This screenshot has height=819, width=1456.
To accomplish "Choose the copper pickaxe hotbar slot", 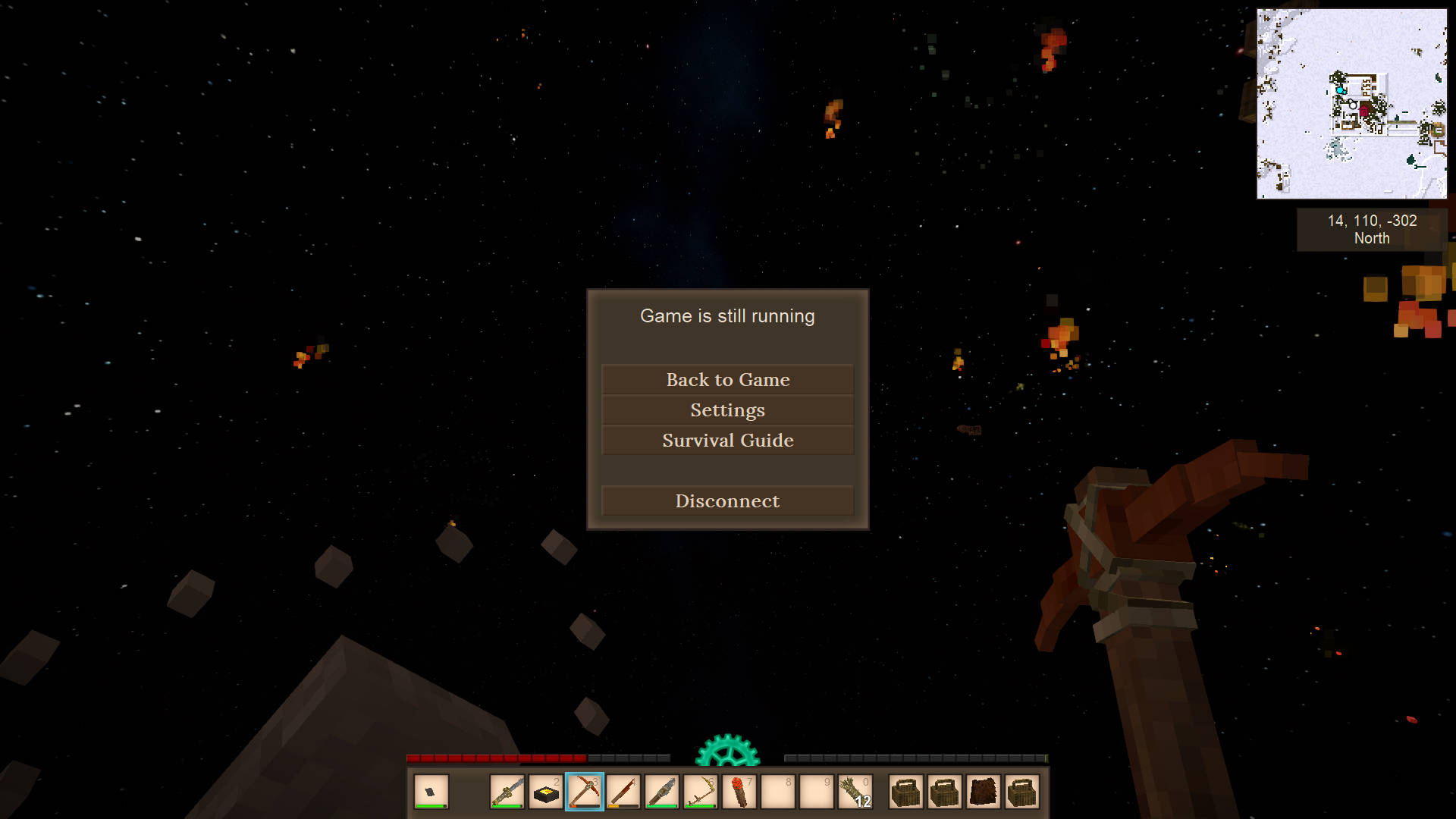I will click(x=585, y=792).
